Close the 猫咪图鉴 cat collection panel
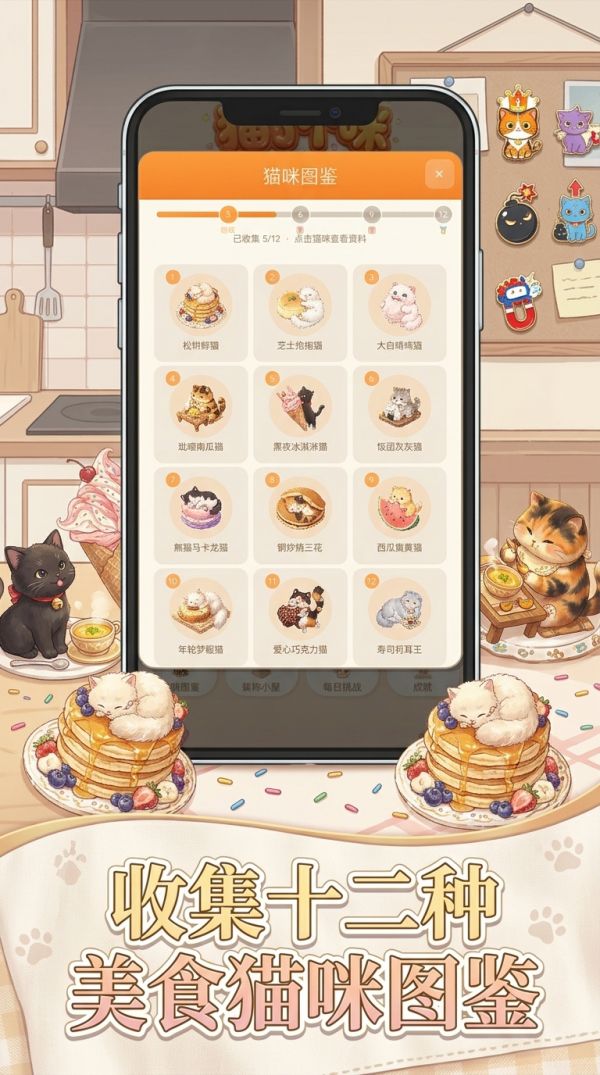The height and width of the screenshot is (1075, 600). point(439,176)
